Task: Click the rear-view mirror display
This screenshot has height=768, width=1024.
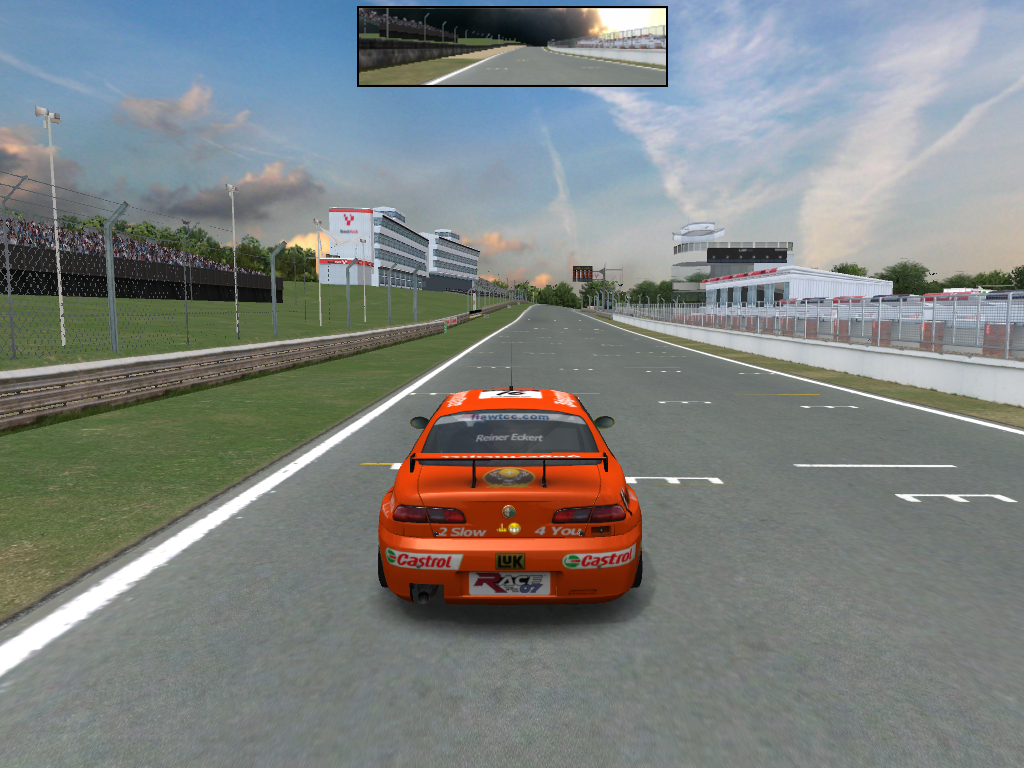Action: click(x=512, y=46)
